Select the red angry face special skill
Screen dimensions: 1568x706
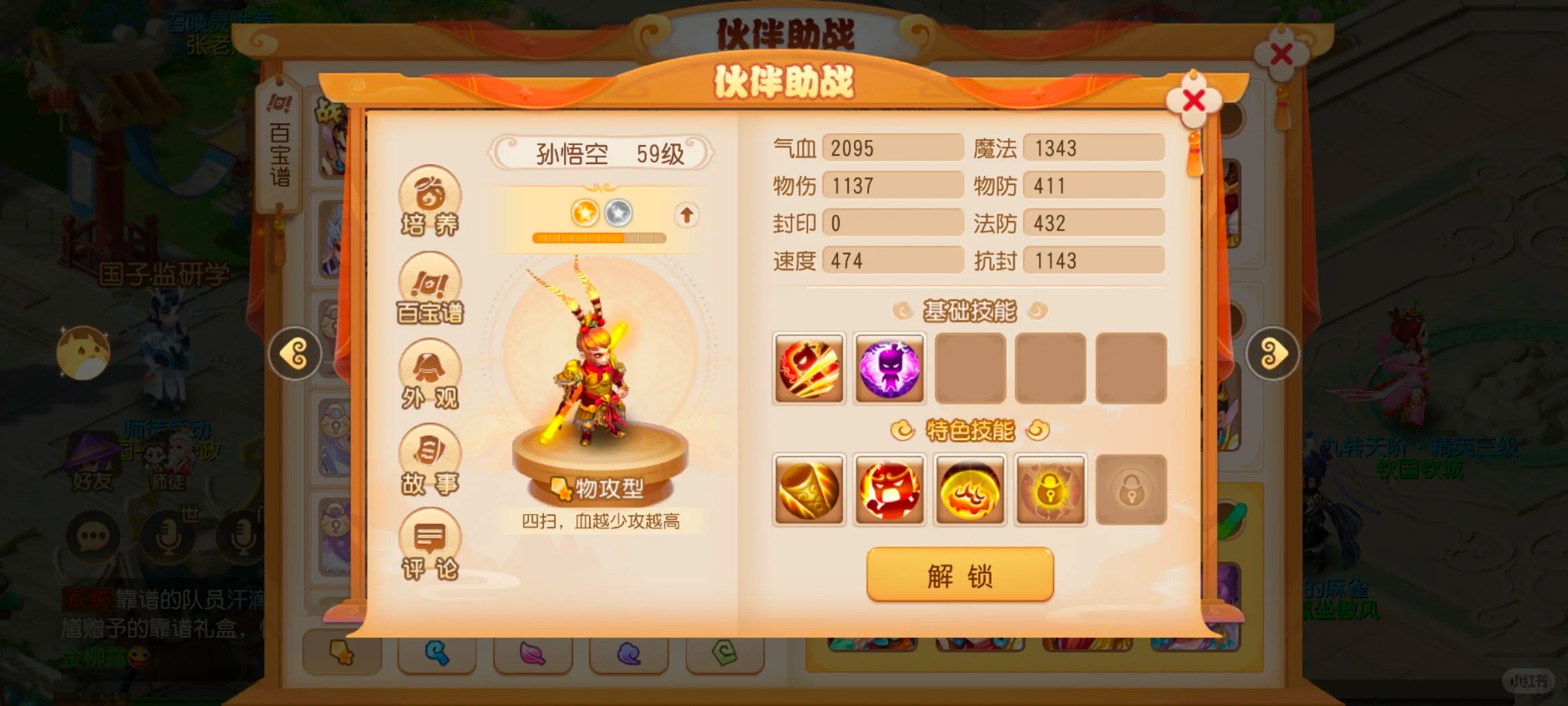click(x=889, y=490)
